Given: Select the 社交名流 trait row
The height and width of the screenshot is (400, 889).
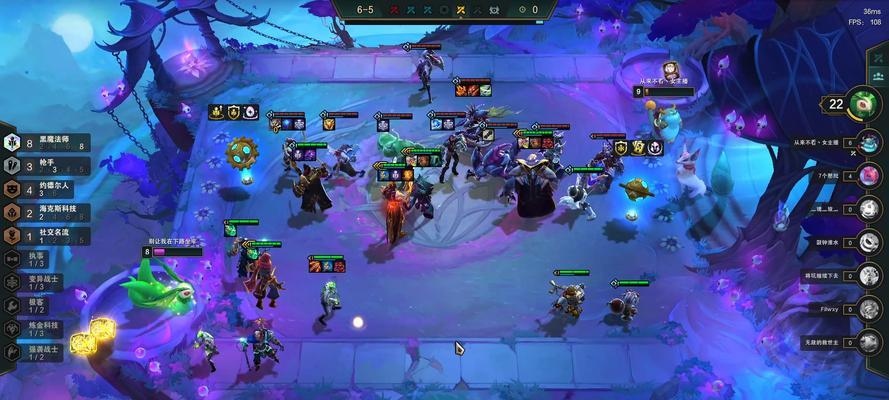Looking at the screenshot, I should point(45,236).
